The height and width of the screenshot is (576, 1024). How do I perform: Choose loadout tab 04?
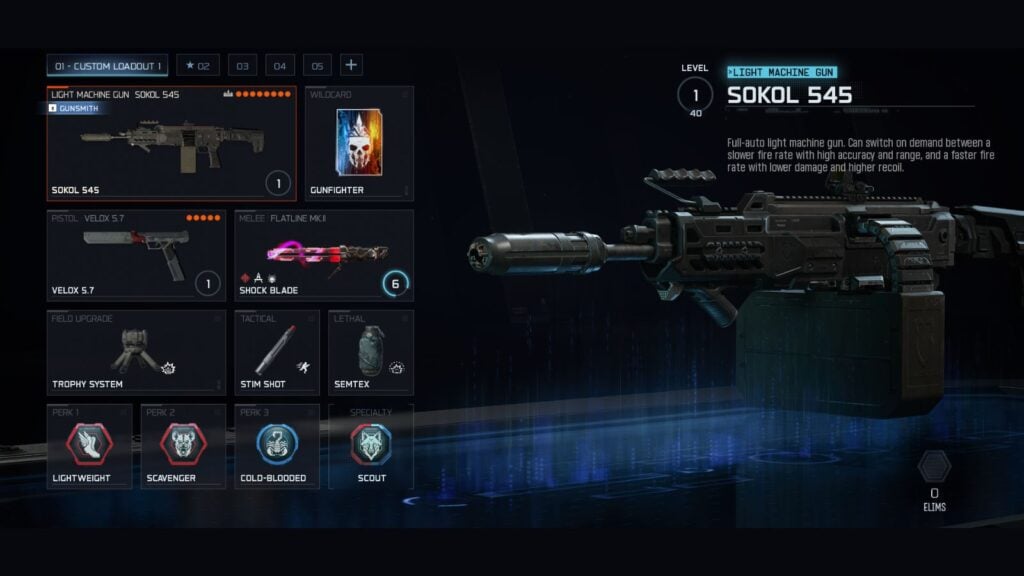pyautogui.click(x=279, y=66)
